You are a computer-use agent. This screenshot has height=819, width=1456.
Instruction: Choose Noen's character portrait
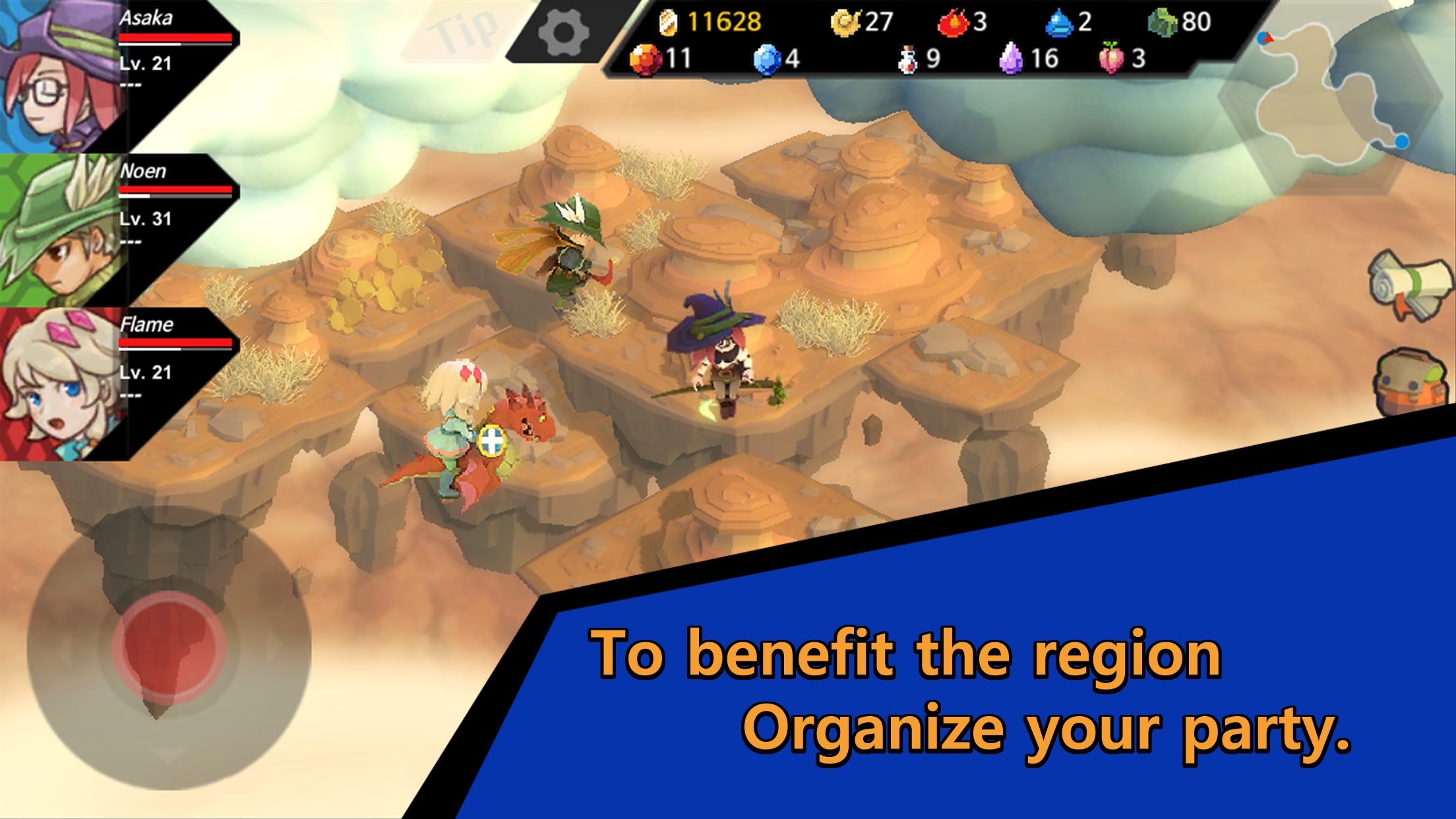point(59,229)
